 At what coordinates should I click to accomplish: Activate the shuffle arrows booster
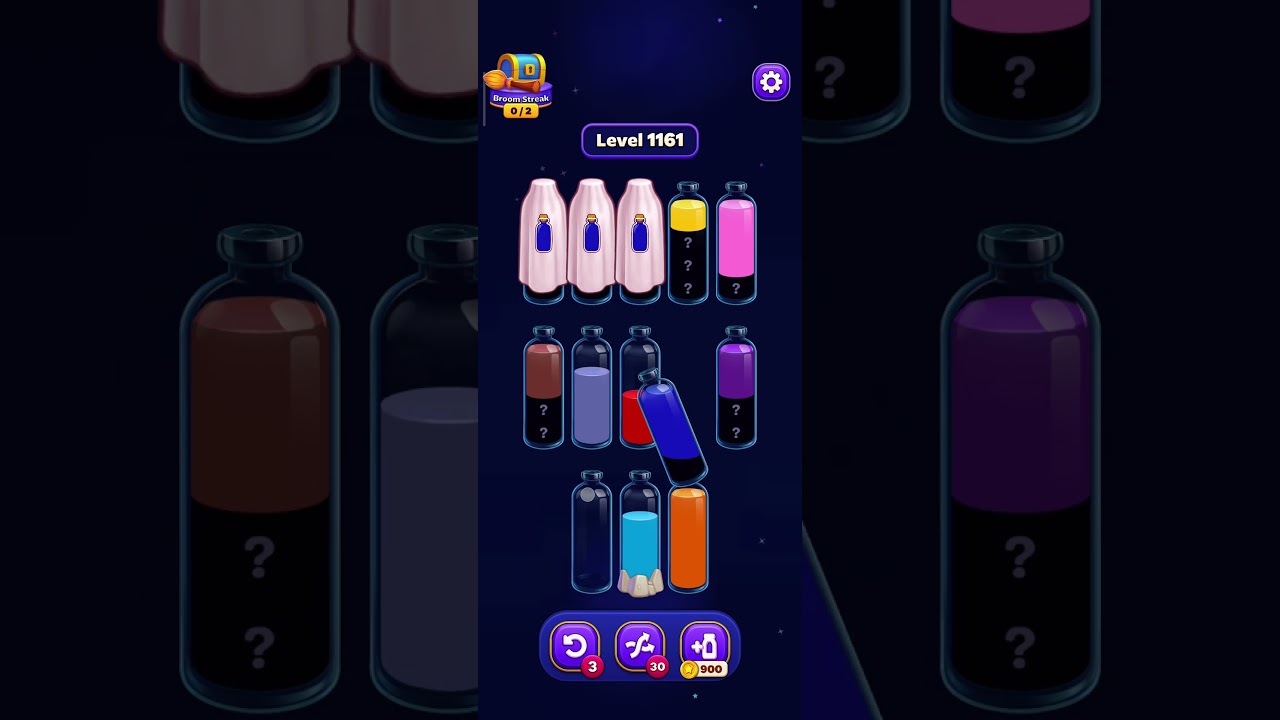tap(641, 645)
